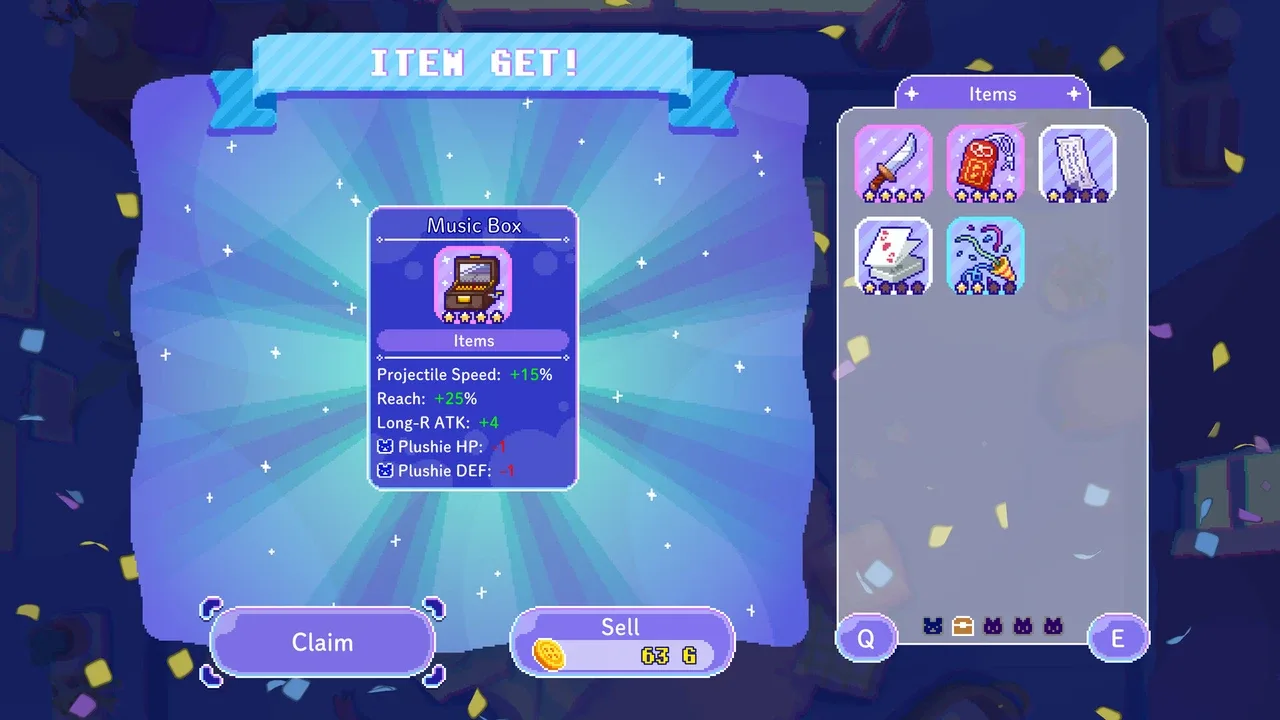Viewport: 1280px width, 720px height.
Task: Pick the party popper item
Action: click(985, 256)
